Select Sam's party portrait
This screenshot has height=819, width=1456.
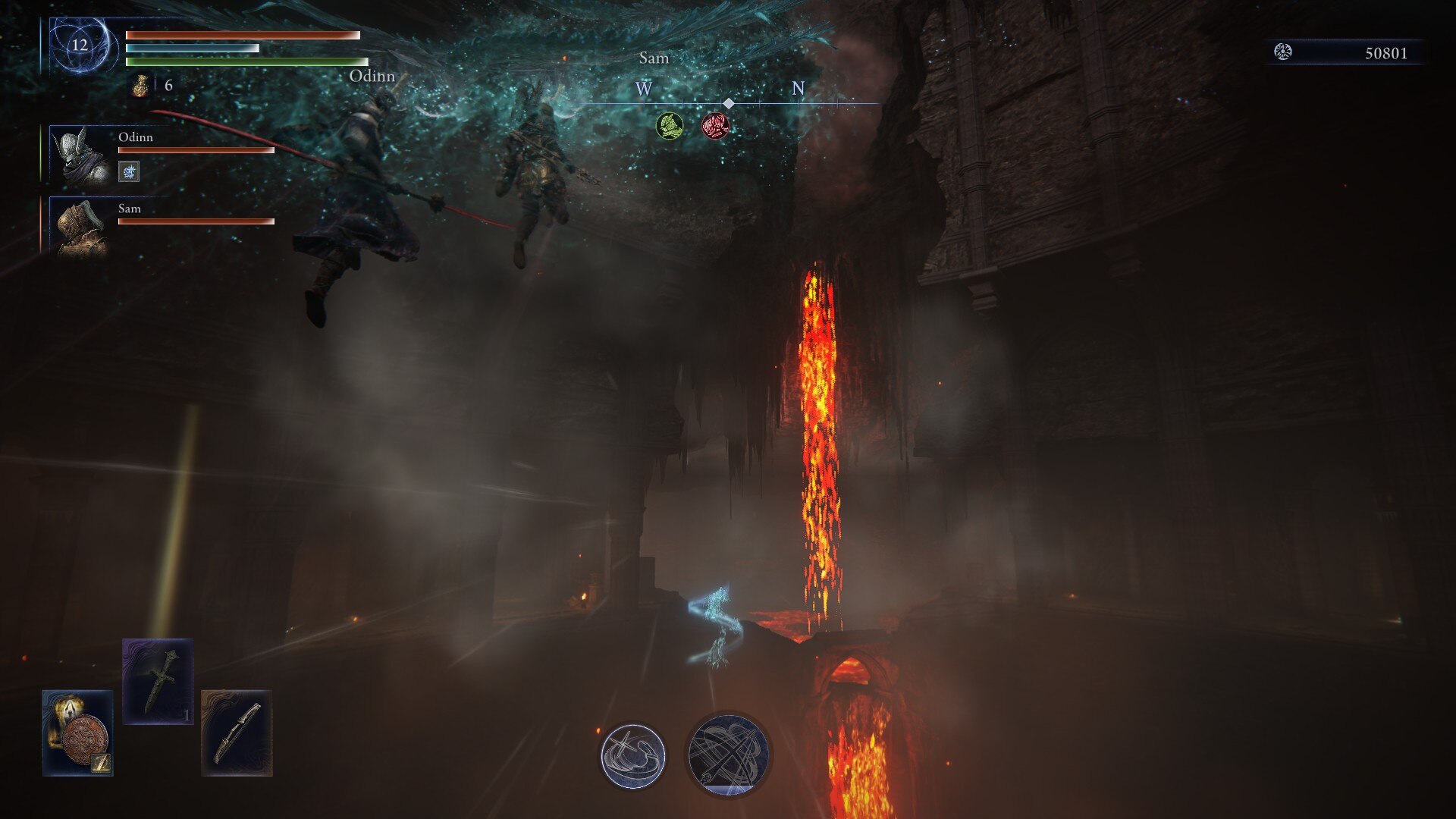coord(80,226)
